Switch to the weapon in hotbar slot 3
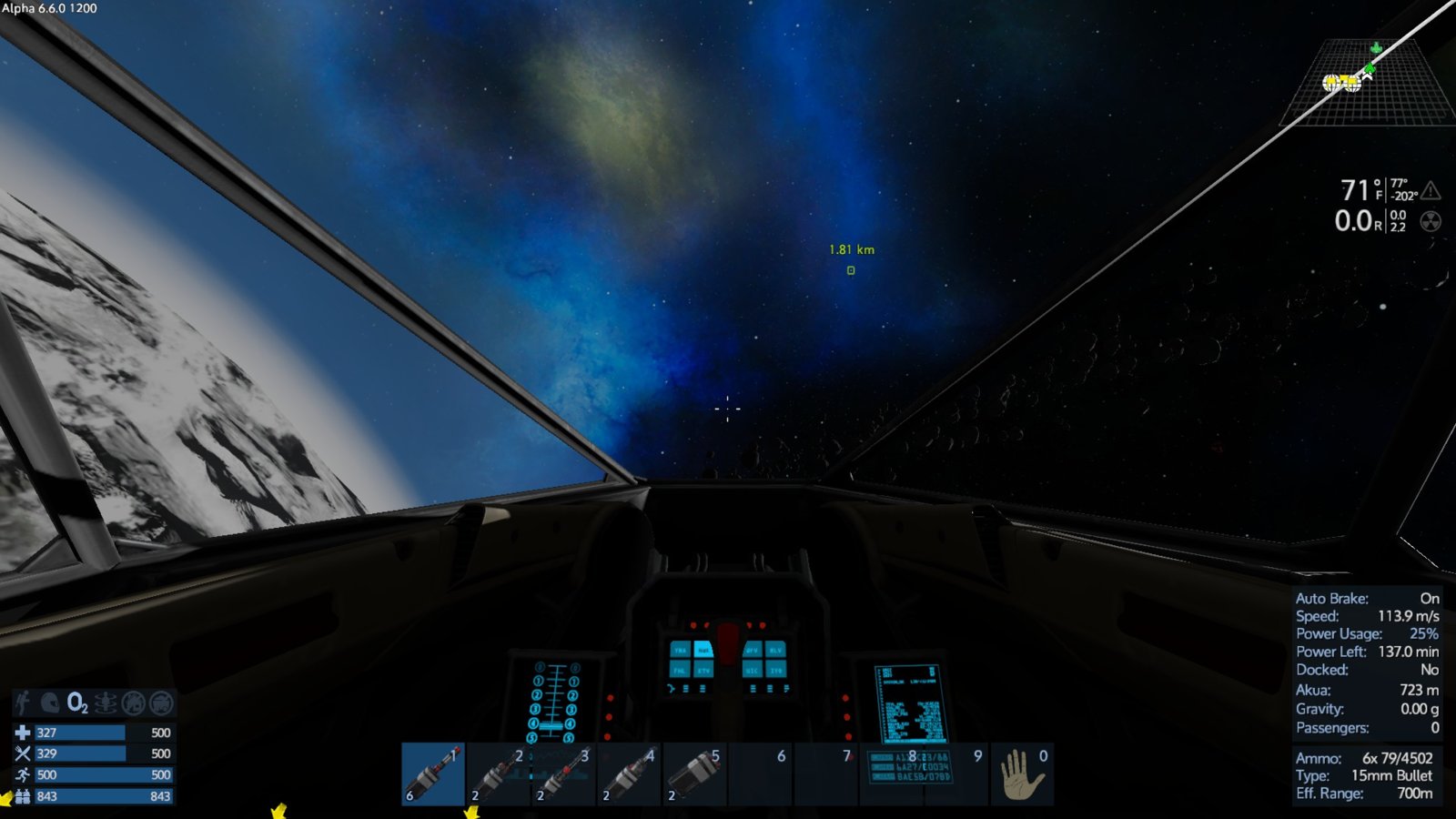 tap(564, 773)
